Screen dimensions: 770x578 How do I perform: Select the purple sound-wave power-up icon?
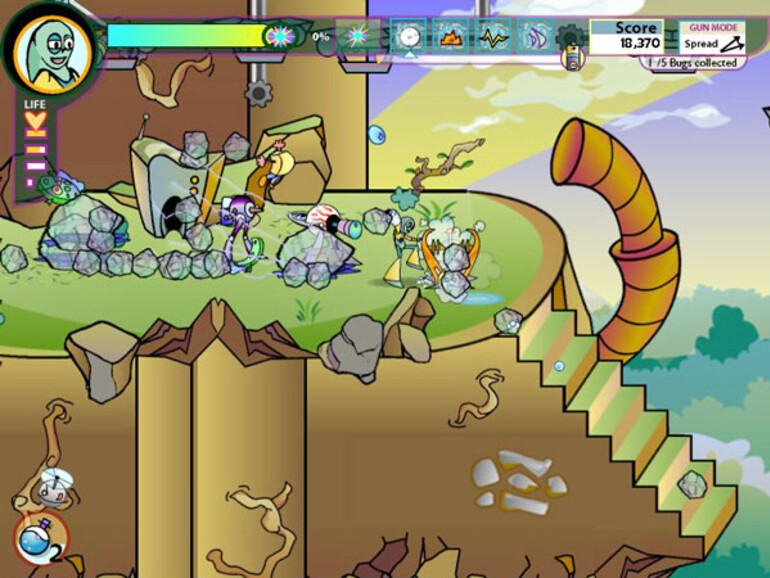(536, 36)
